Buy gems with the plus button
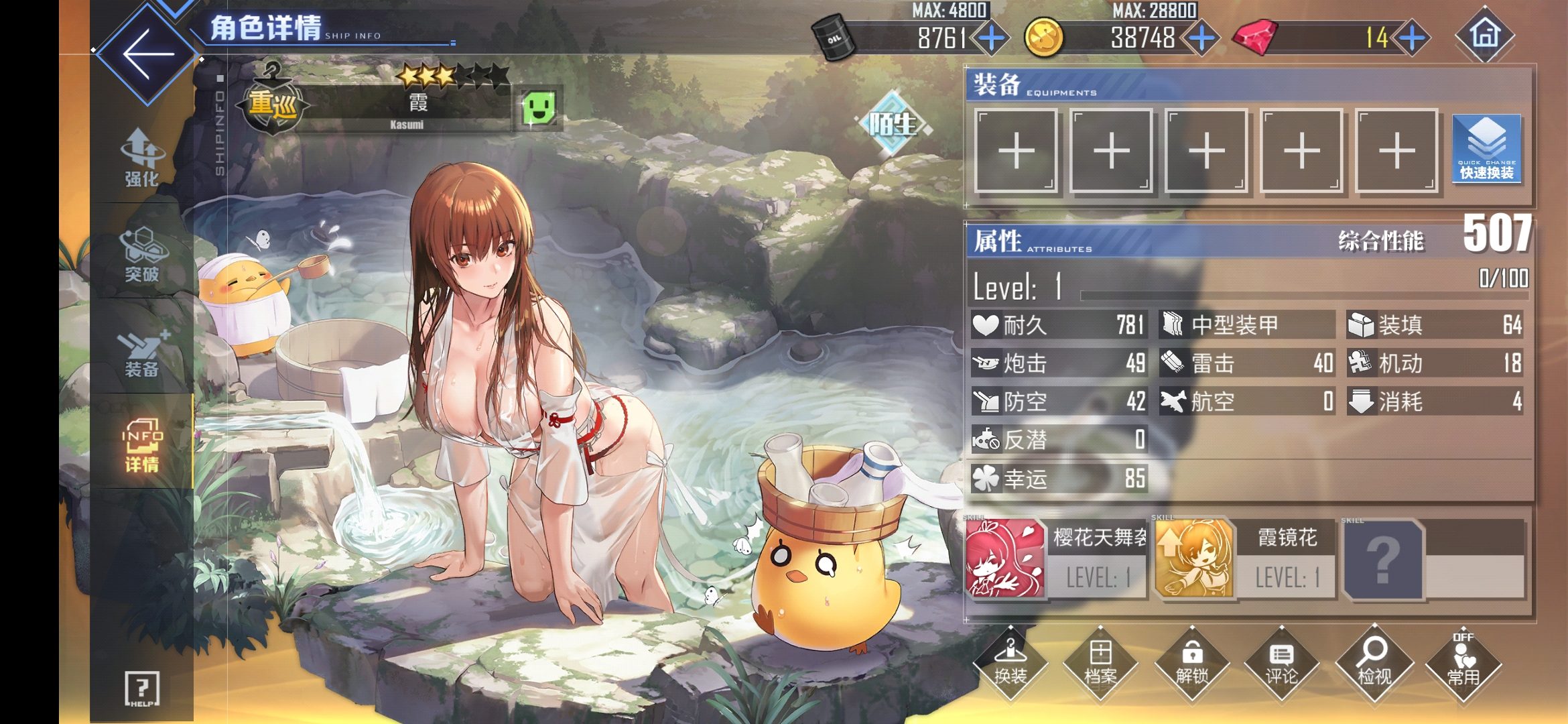 point(1412,38)
